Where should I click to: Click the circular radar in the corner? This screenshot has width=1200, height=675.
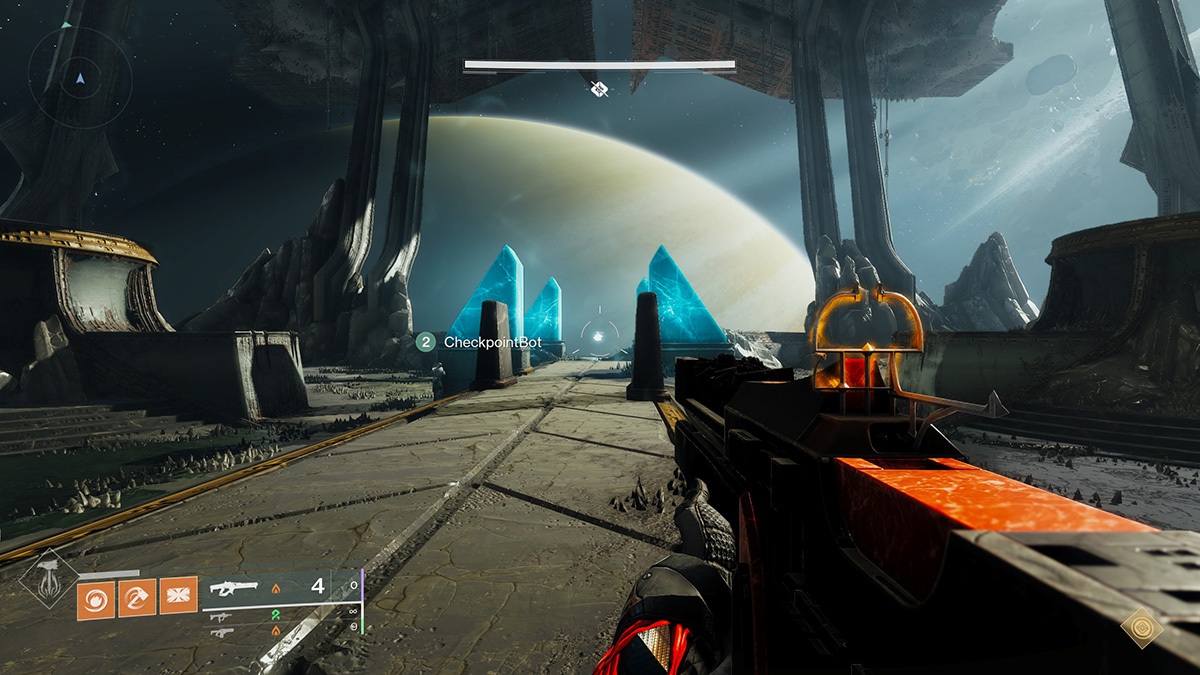pyautogui.click(x=80, y=76)
